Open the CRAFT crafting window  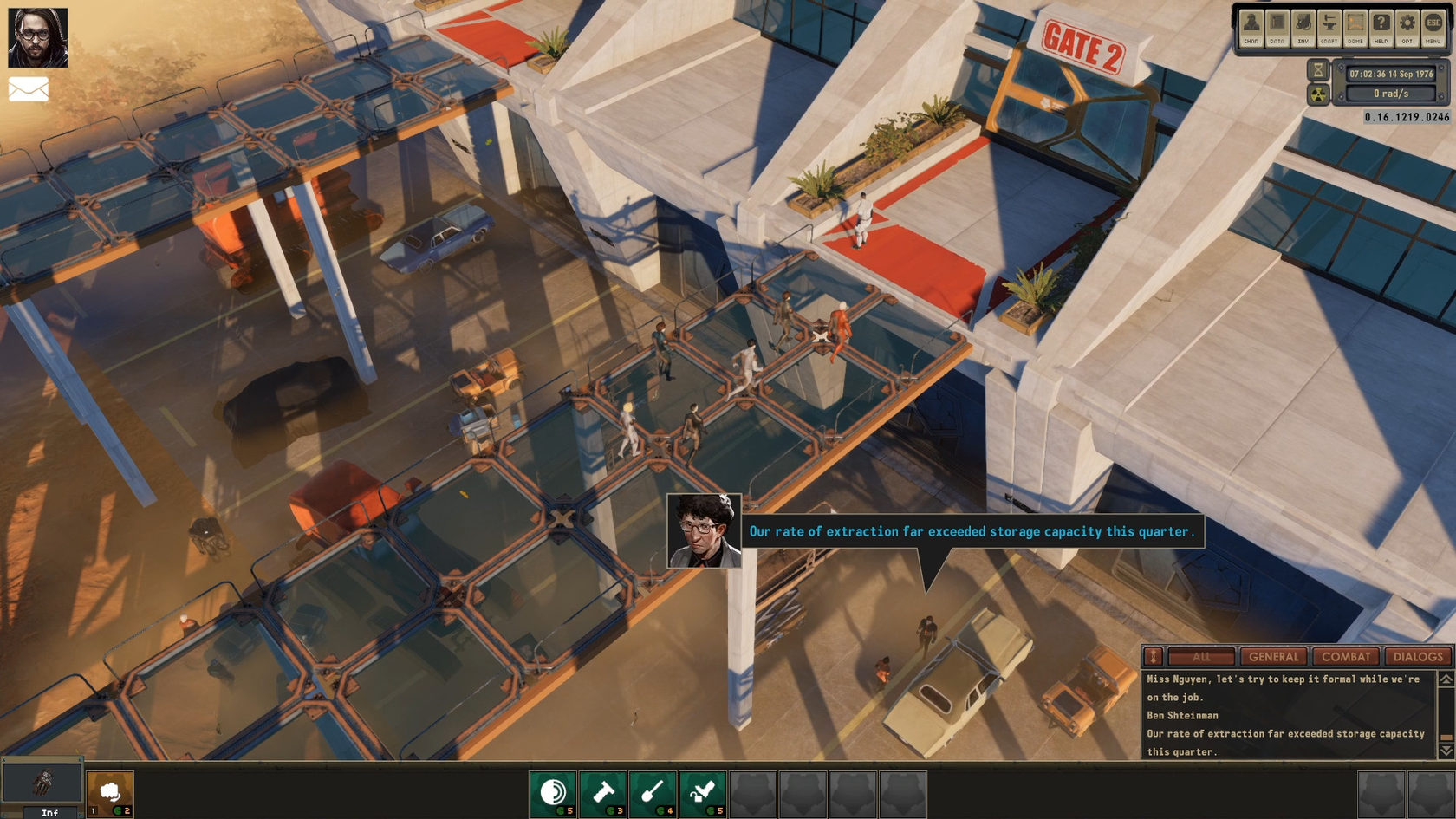1329,27
